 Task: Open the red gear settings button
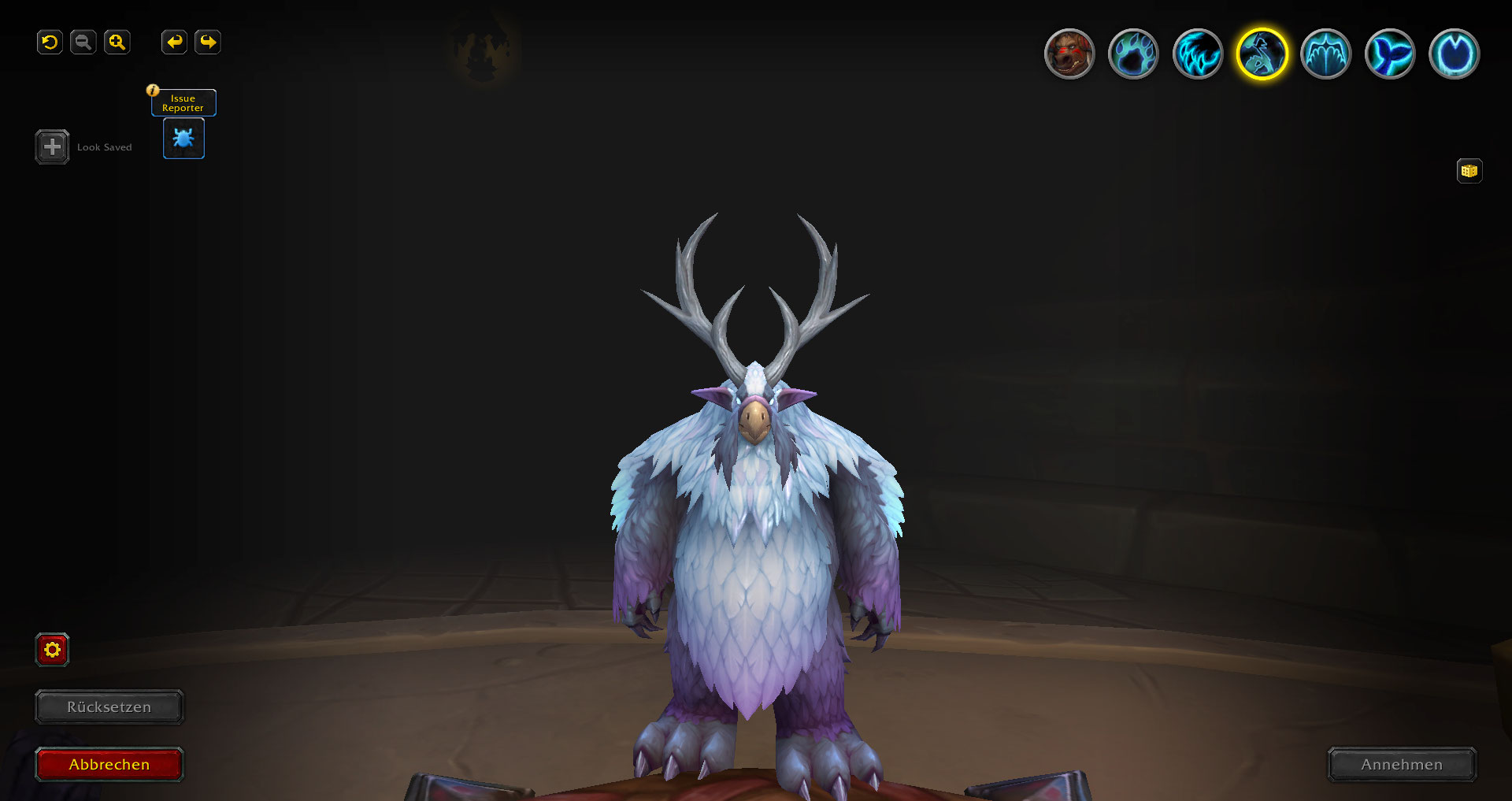coord(53,650)
